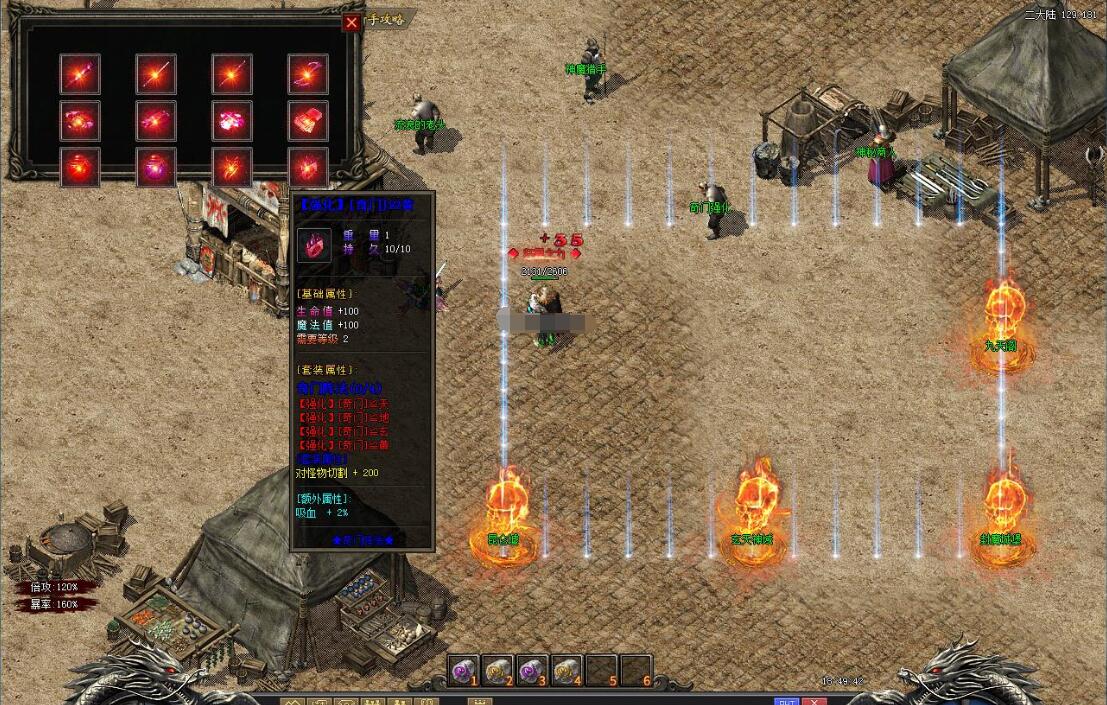Select the red book item in the panel
Viewport: 1107px width, 705px height.
(308, 121)
